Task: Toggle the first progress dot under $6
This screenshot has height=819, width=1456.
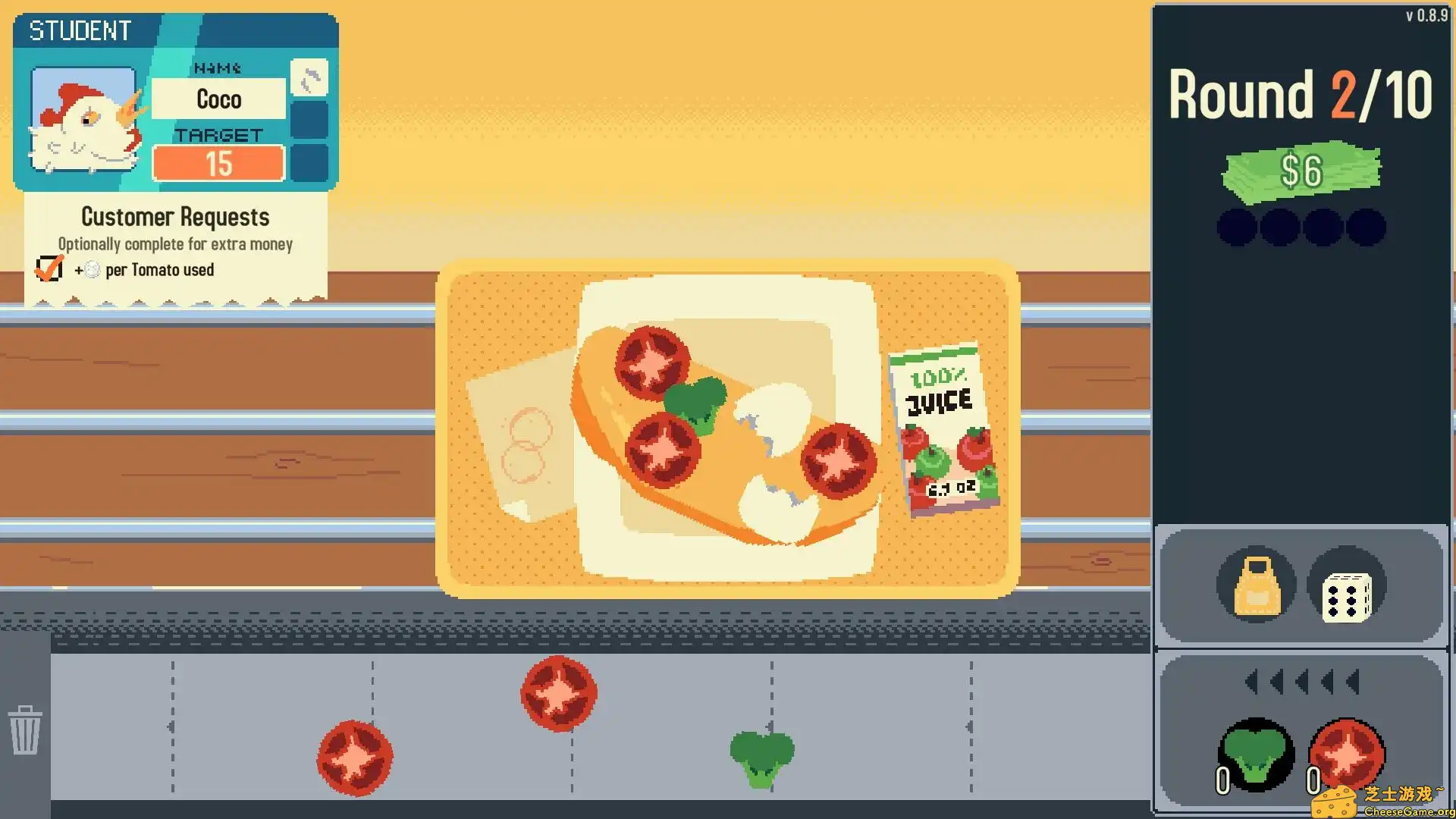Action: [x=1236, y=226]
